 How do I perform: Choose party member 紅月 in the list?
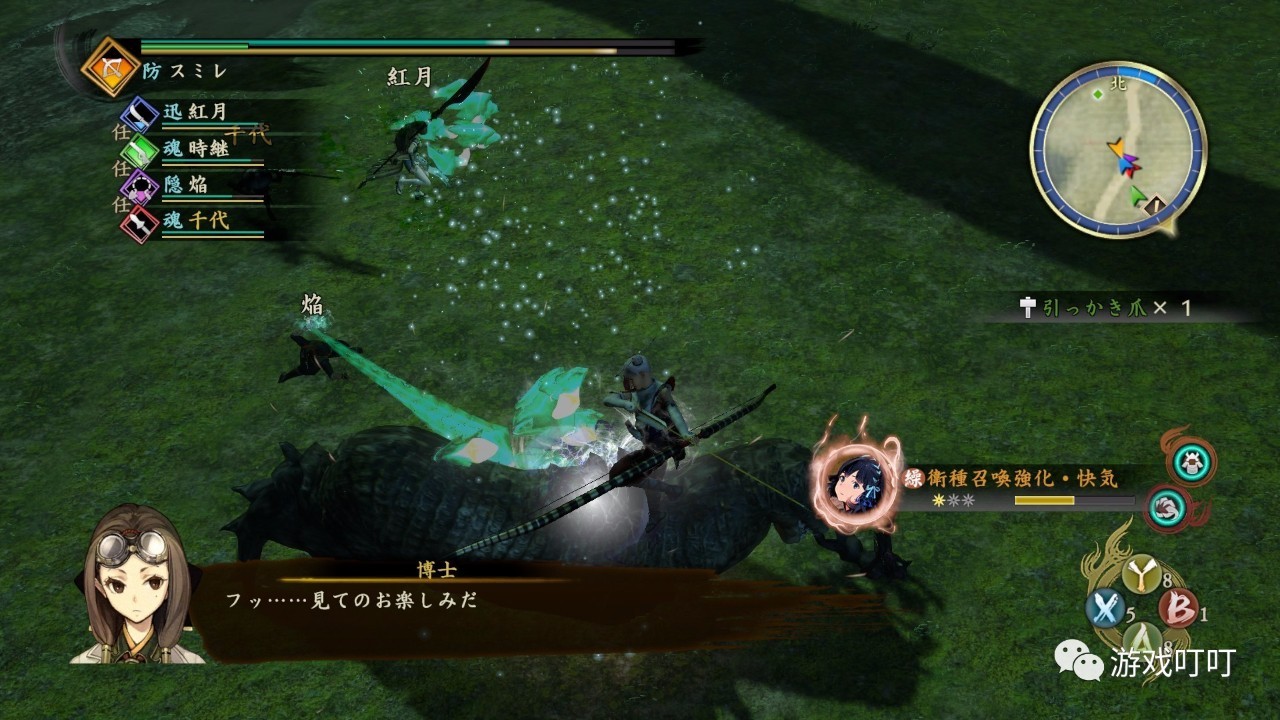click(x=195, y=112)
